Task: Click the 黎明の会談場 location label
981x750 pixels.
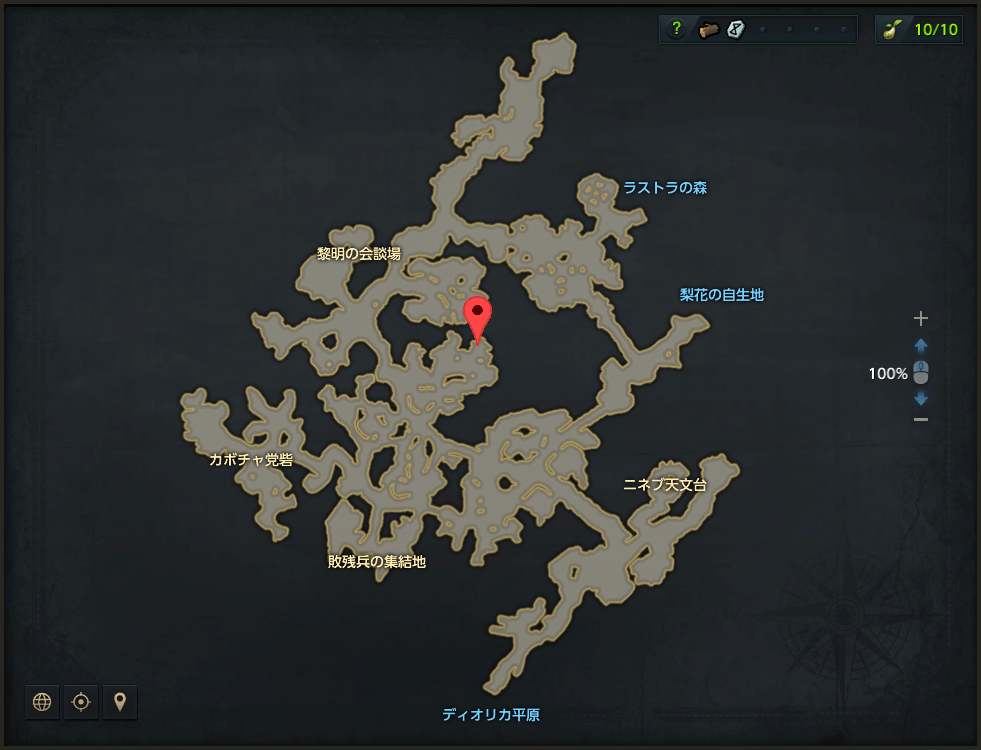Action: click(359, 254)
